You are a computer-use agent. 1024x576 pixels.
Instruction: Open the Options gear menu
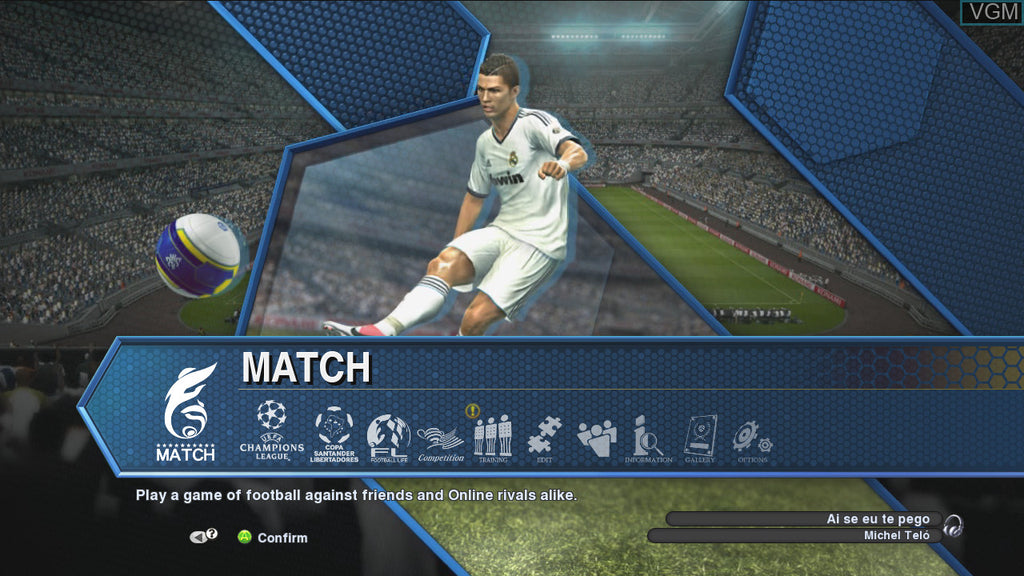pyautogui.click(x=751, y=439)
